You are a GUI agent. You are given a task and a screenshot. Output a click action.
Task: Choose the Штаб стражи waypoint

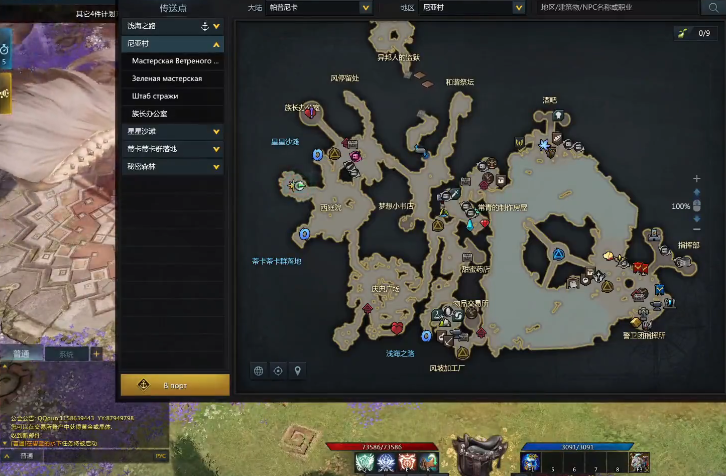[154, 95]
